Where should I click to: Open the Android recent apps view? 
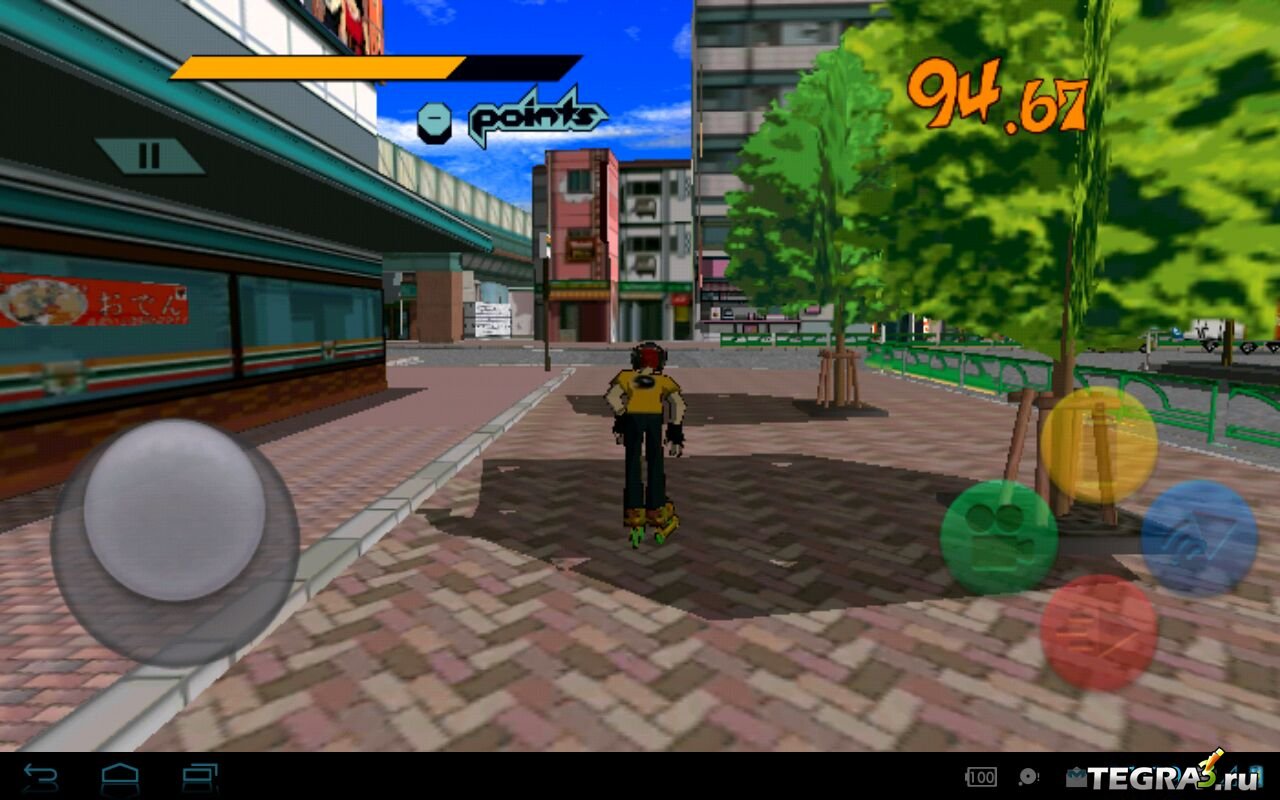200,777
